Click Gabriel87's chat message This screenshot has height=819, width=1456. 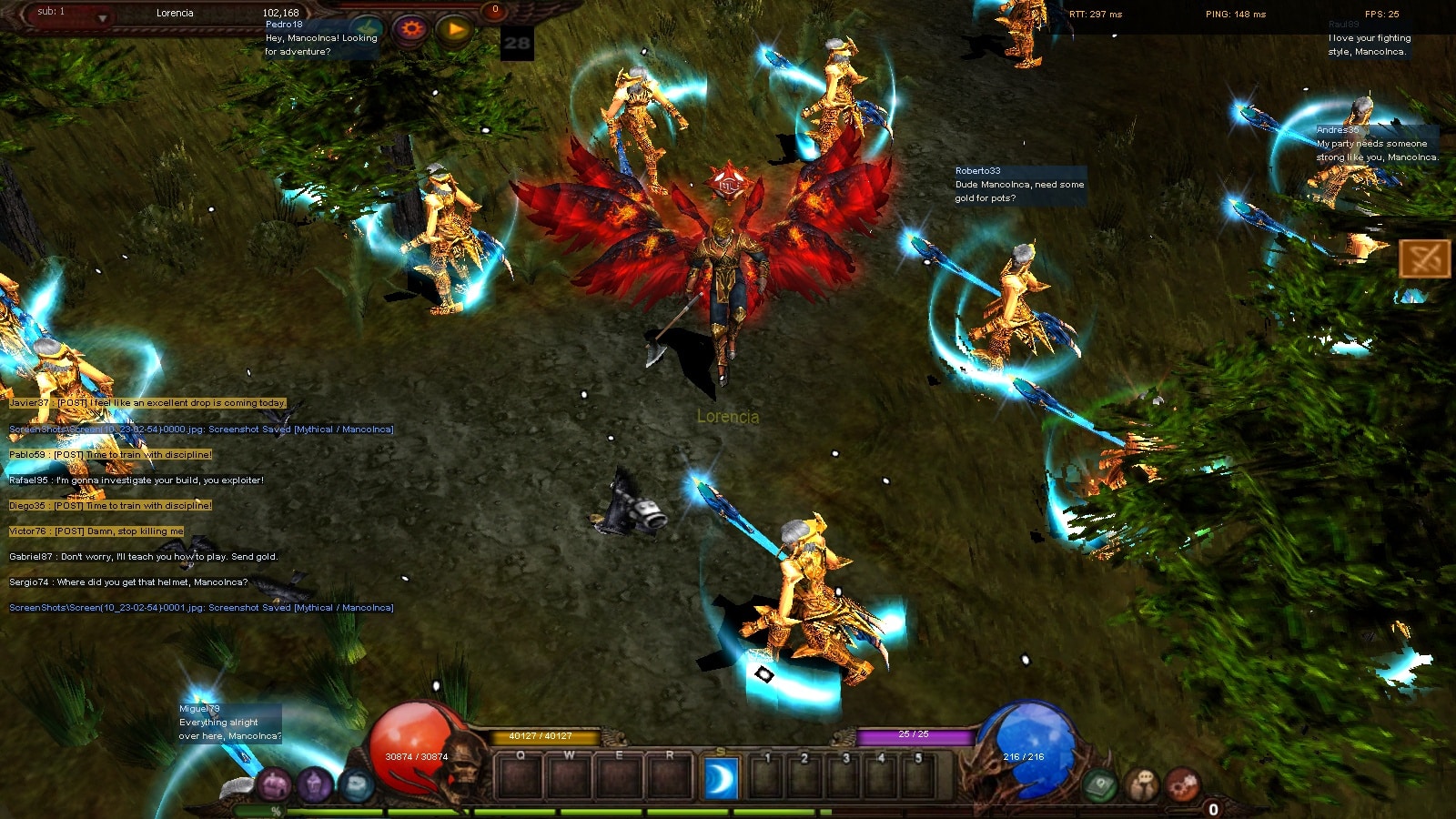click(143, 557)
